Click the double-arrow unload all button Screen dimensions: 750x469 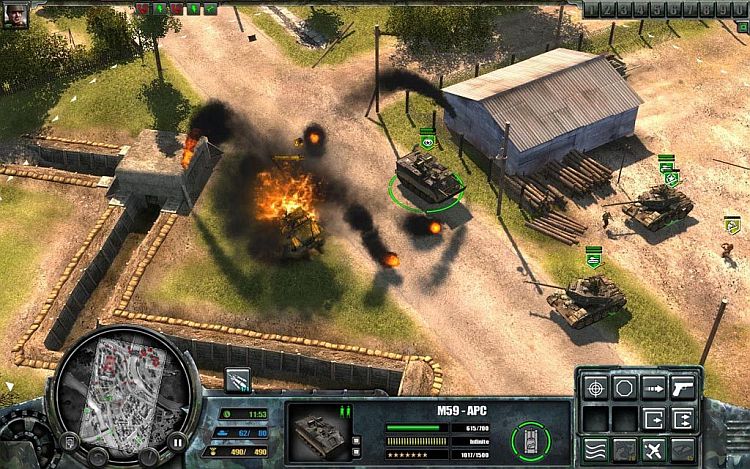(x=683, y=417)
